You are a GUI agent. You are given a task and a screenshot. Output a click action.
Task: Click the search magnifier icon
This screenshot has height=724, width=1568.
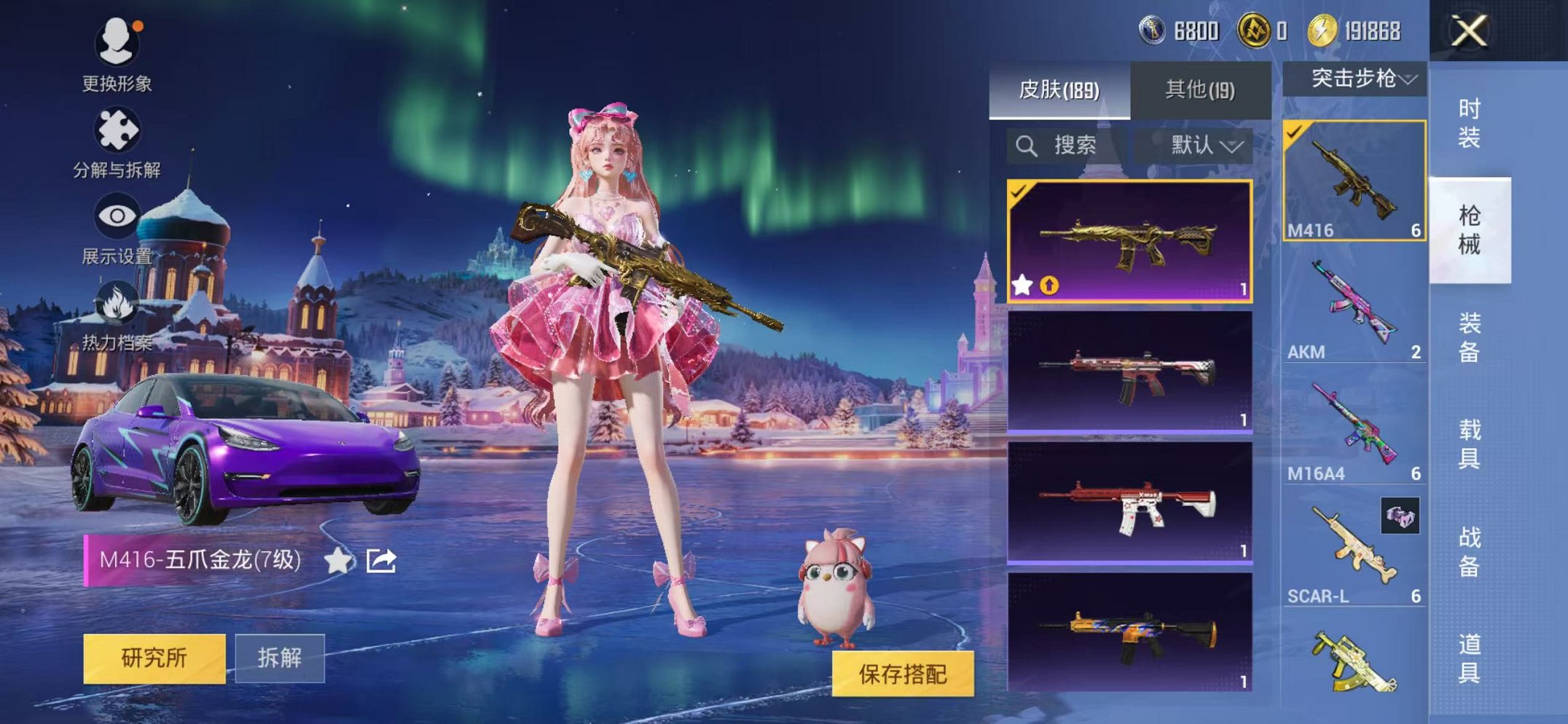(1028, 144)
